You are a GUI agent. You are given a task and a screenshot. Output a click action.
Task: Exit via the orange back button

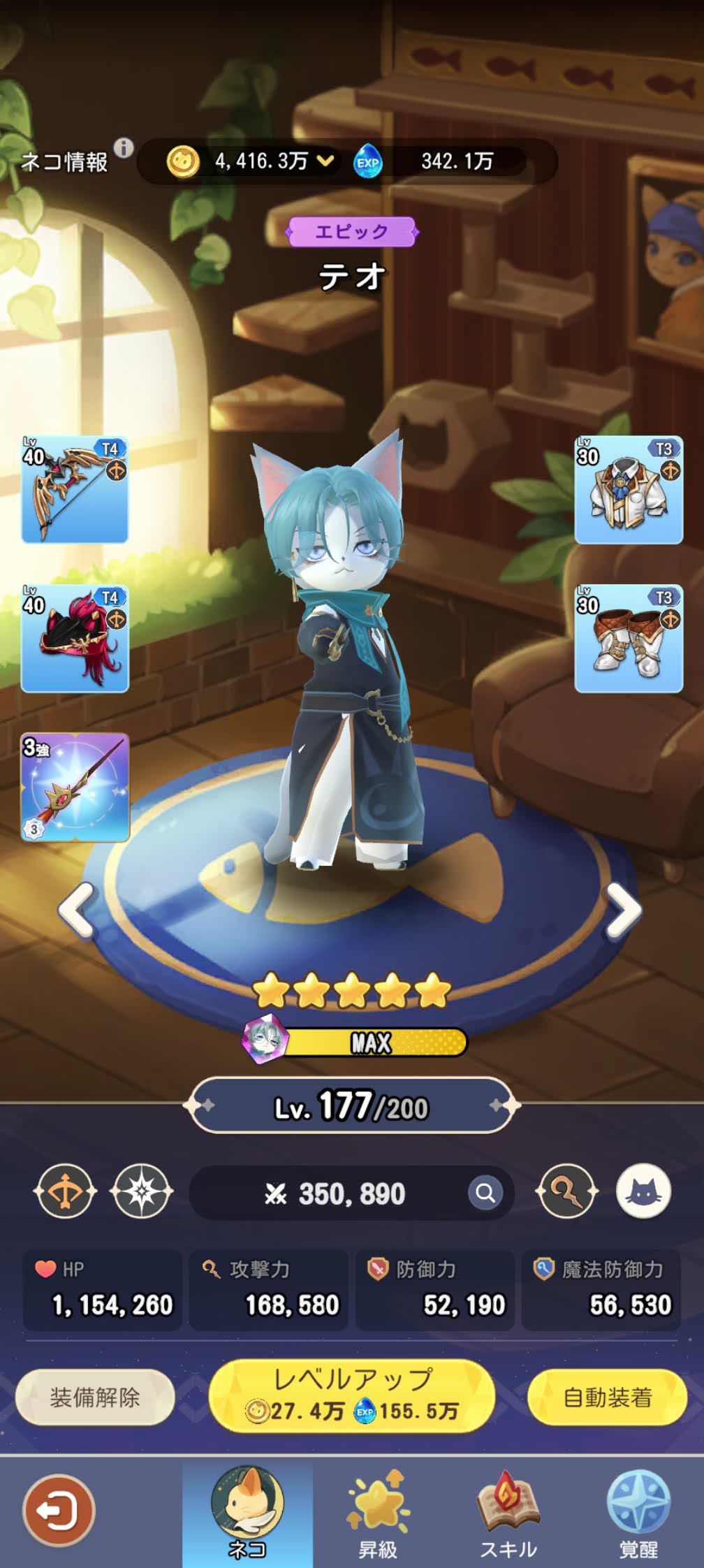click(x=58, y=1511)
